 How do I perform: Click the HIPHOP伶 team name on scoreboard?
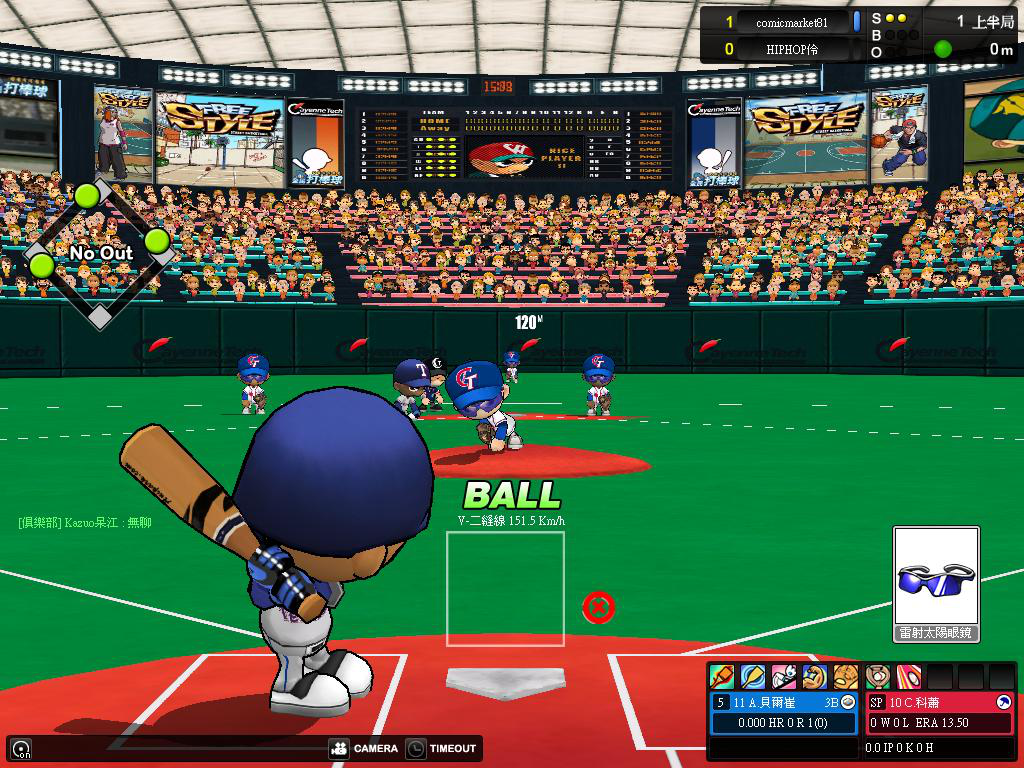(792, 48)
